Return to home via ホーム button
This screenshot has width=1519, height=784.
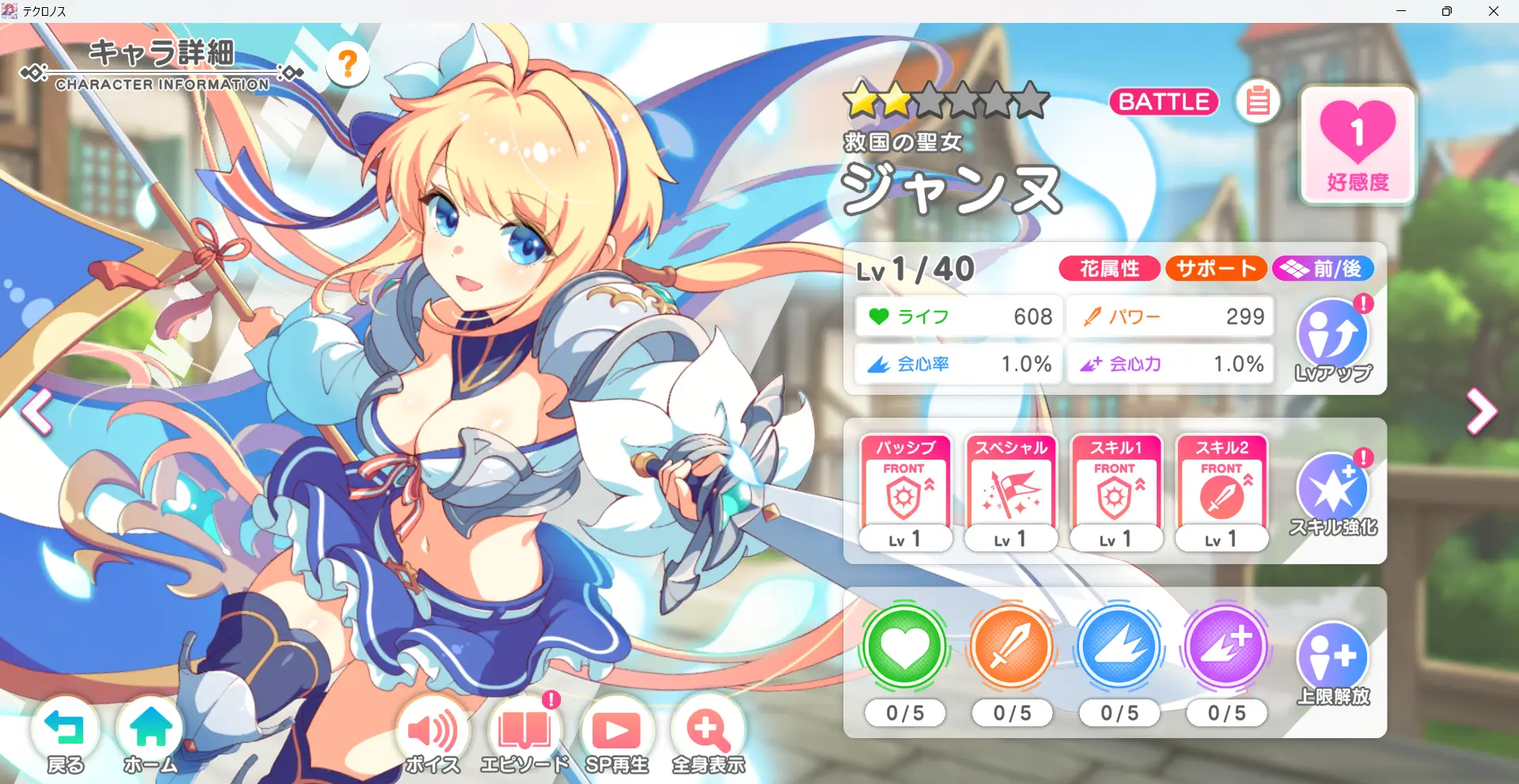(150, 733)
